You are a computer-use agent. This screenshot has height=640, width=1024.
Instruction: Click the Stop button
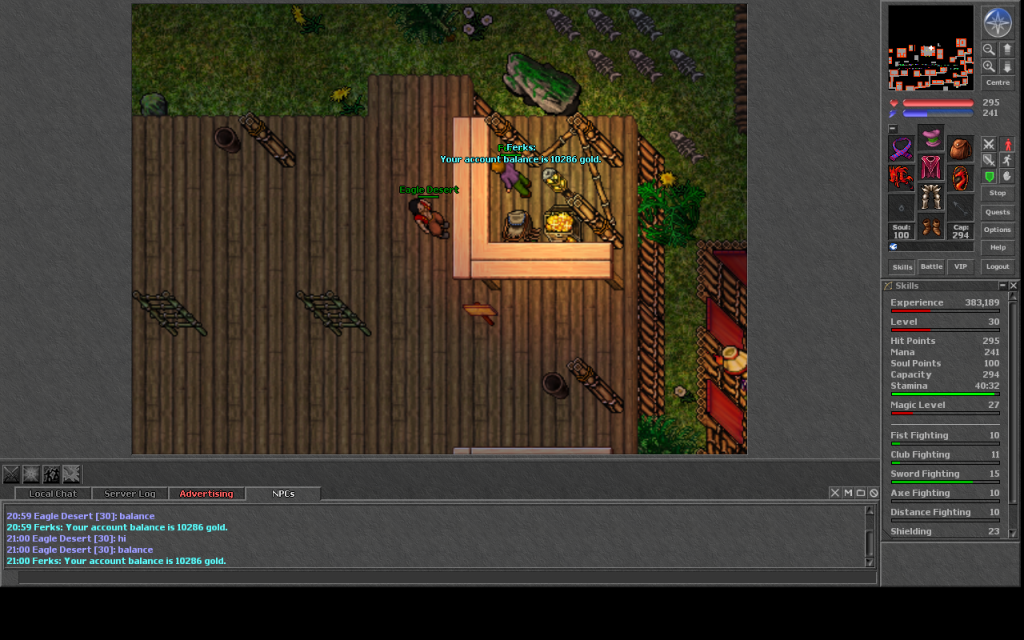click(x=997, y=193)
